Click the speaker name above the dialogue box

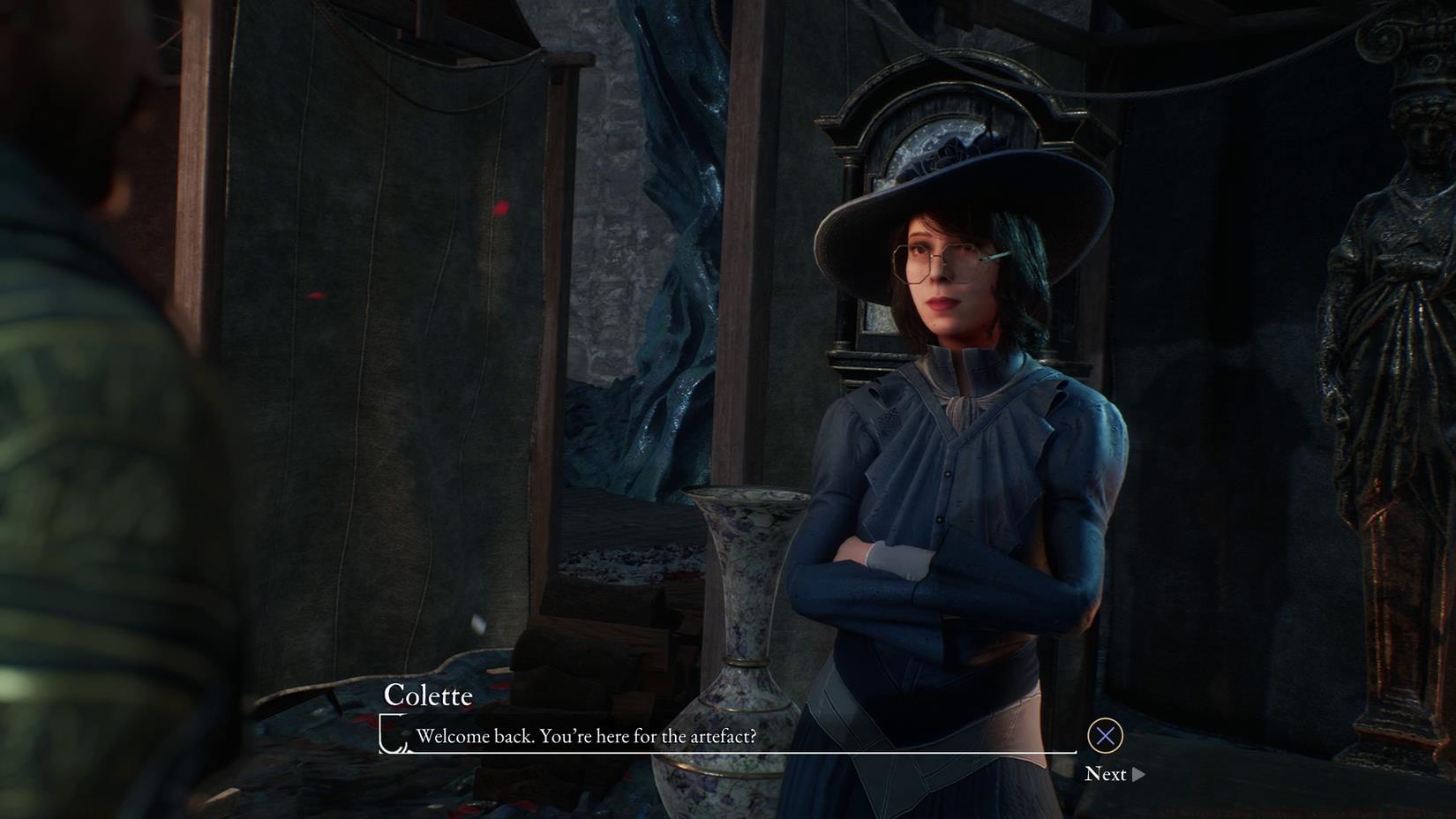point(429,696)
